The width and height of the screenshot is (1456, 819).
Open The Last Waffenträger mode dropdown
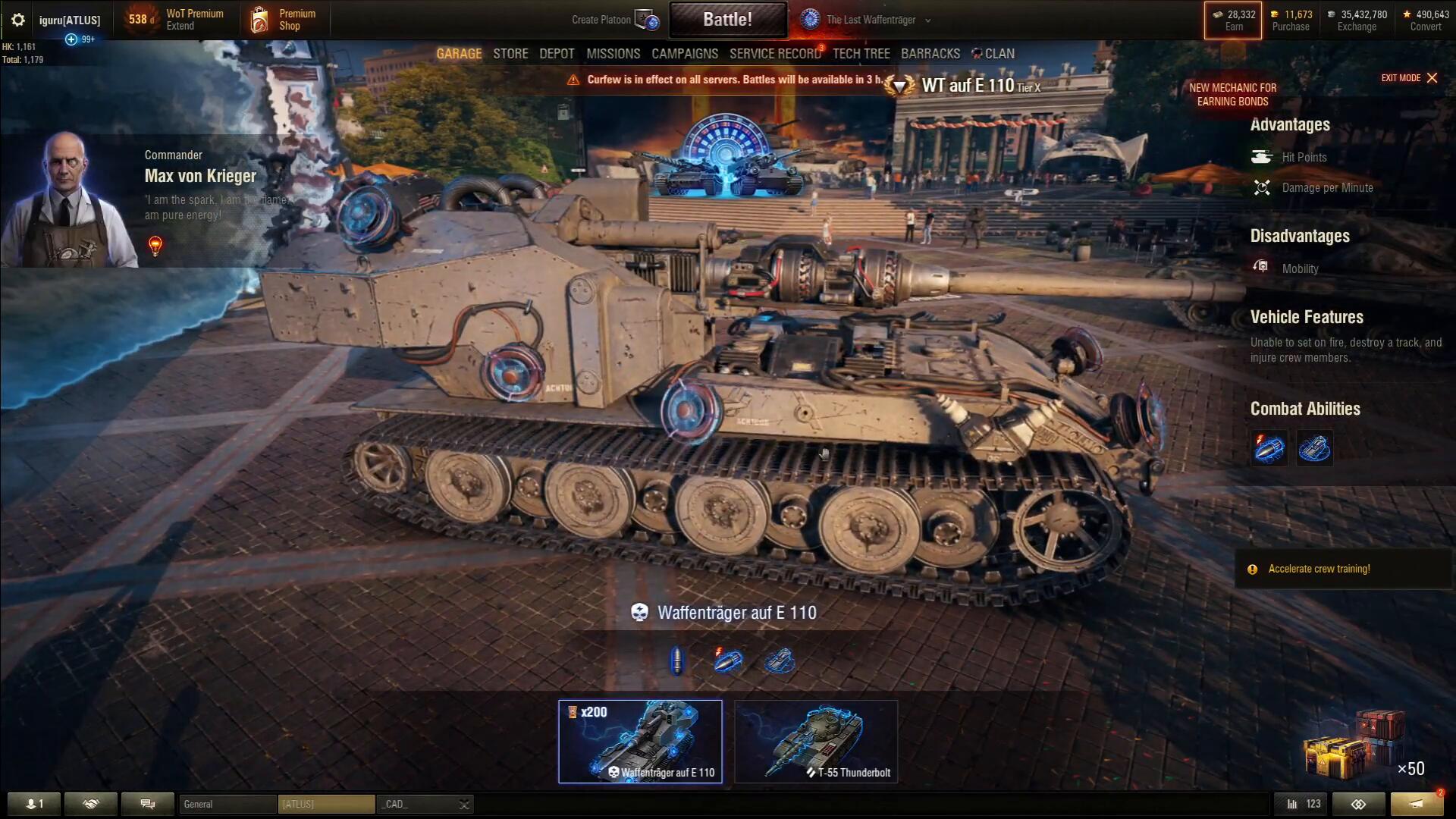click(x=869, y=20)
